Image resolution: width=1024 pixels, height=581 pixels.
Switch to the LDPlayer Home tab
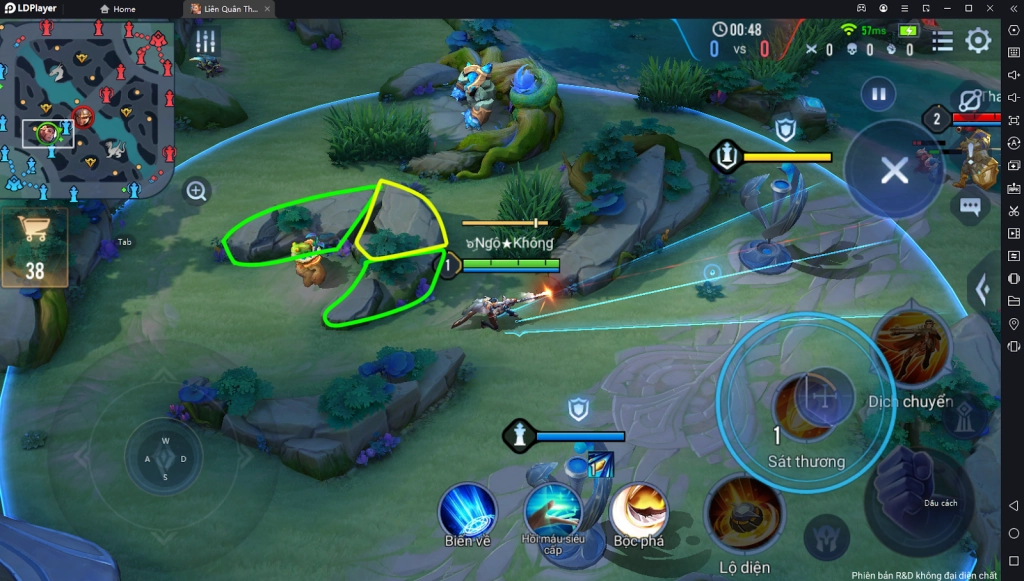118,9
